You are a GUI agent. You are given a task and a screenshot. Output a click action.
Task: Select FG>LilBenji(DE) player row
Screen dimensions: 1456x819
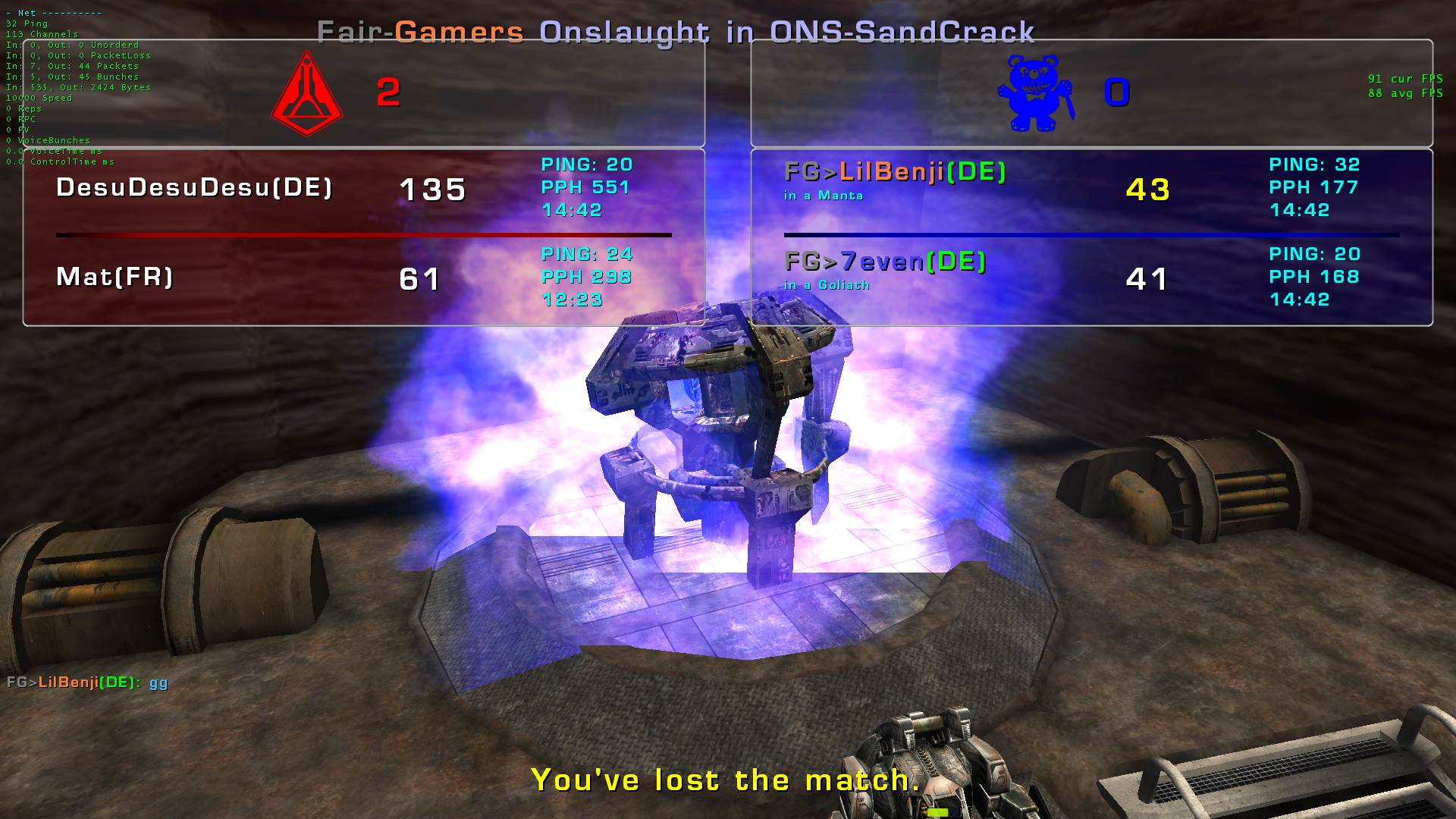pyautogui.click(x=895, y=172)
